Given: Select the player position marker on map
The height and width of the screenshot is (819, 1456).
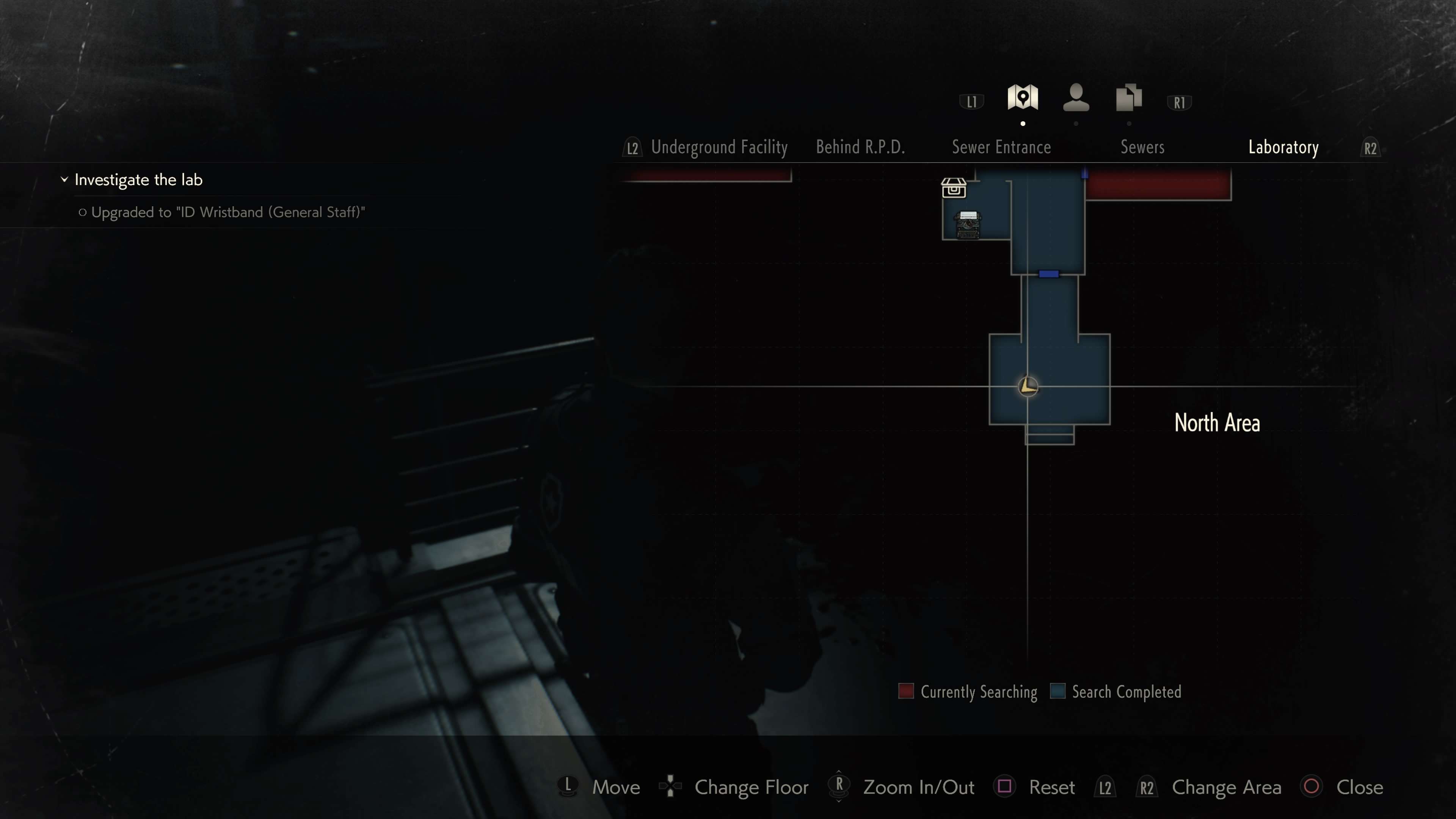Looking at the screenshot, I should (1028, 387).
